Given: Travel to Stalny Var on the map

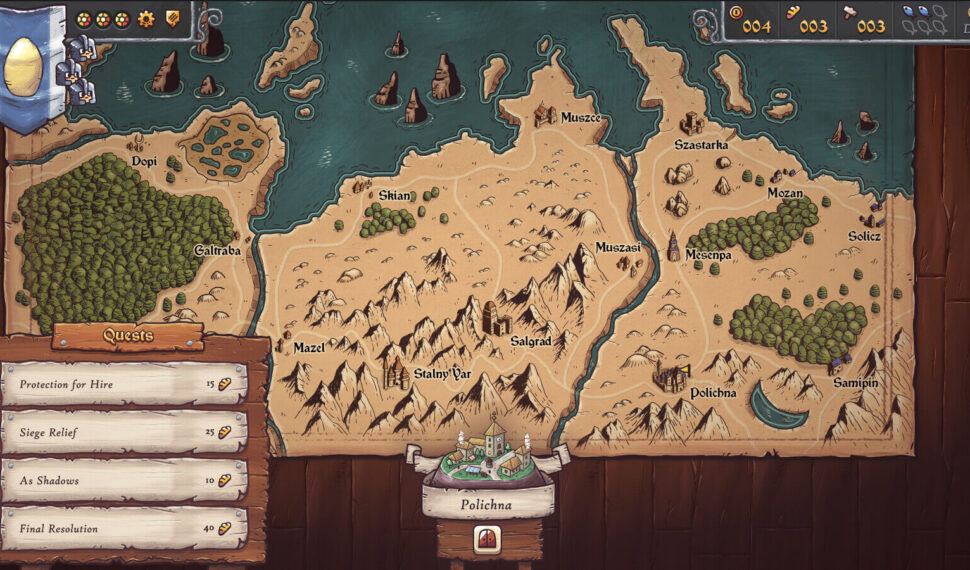Looking at the screenshot, I should click(397, 372).
